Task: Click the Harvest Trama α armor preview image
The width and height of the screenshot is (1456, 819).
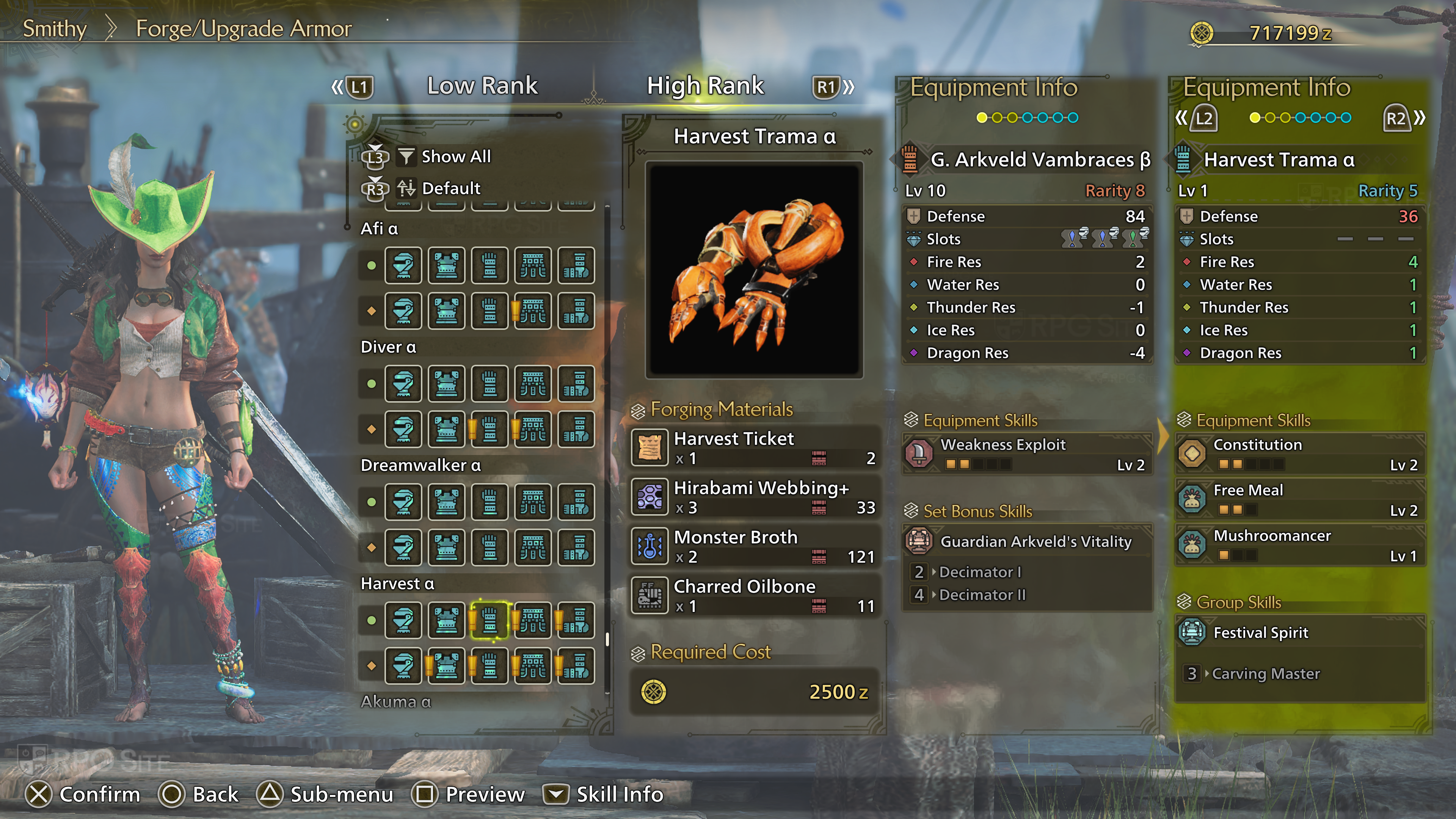Action: (754, 270)
